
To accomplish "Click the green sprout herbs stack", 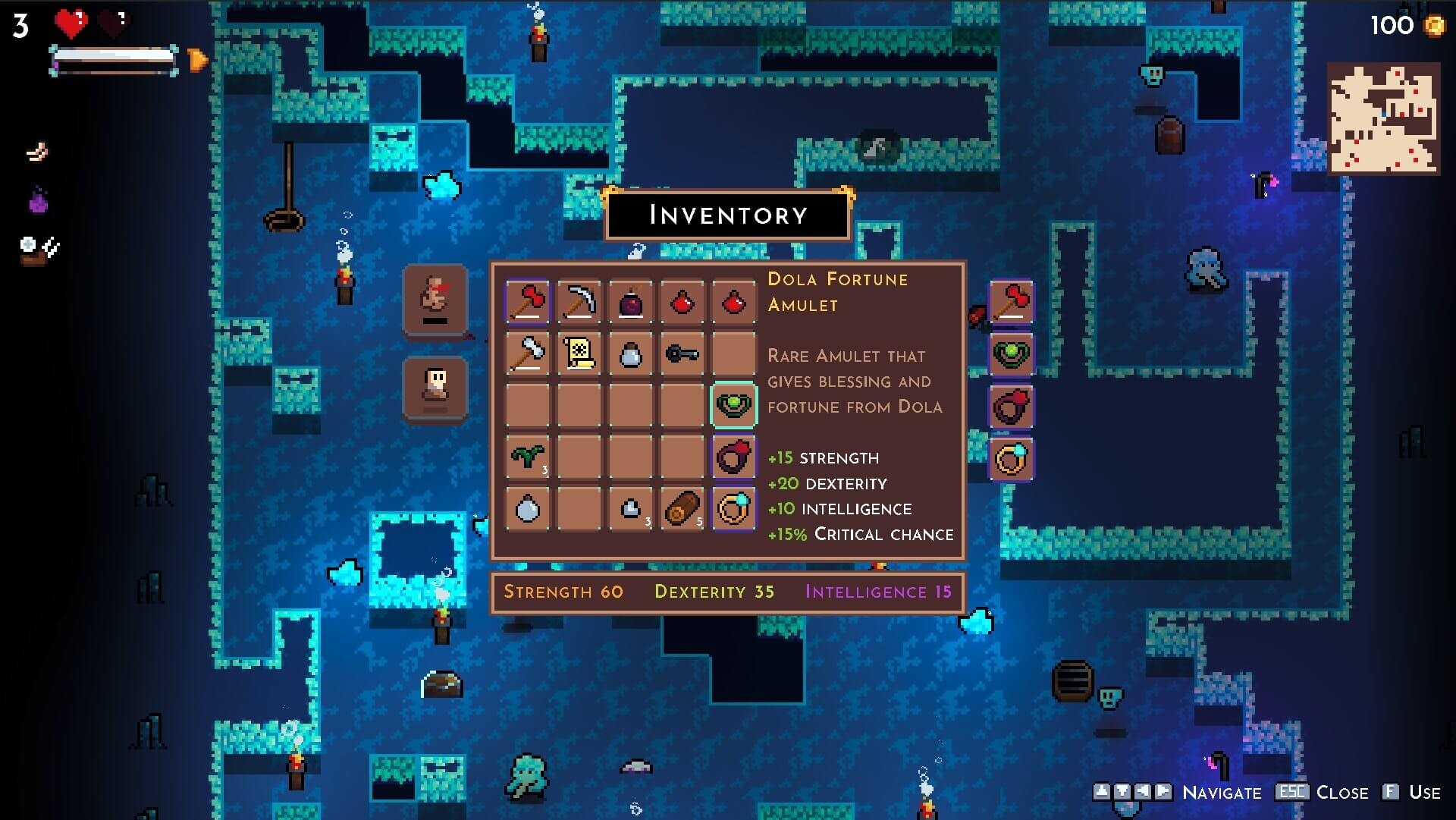I will click(x=529, y=457).
